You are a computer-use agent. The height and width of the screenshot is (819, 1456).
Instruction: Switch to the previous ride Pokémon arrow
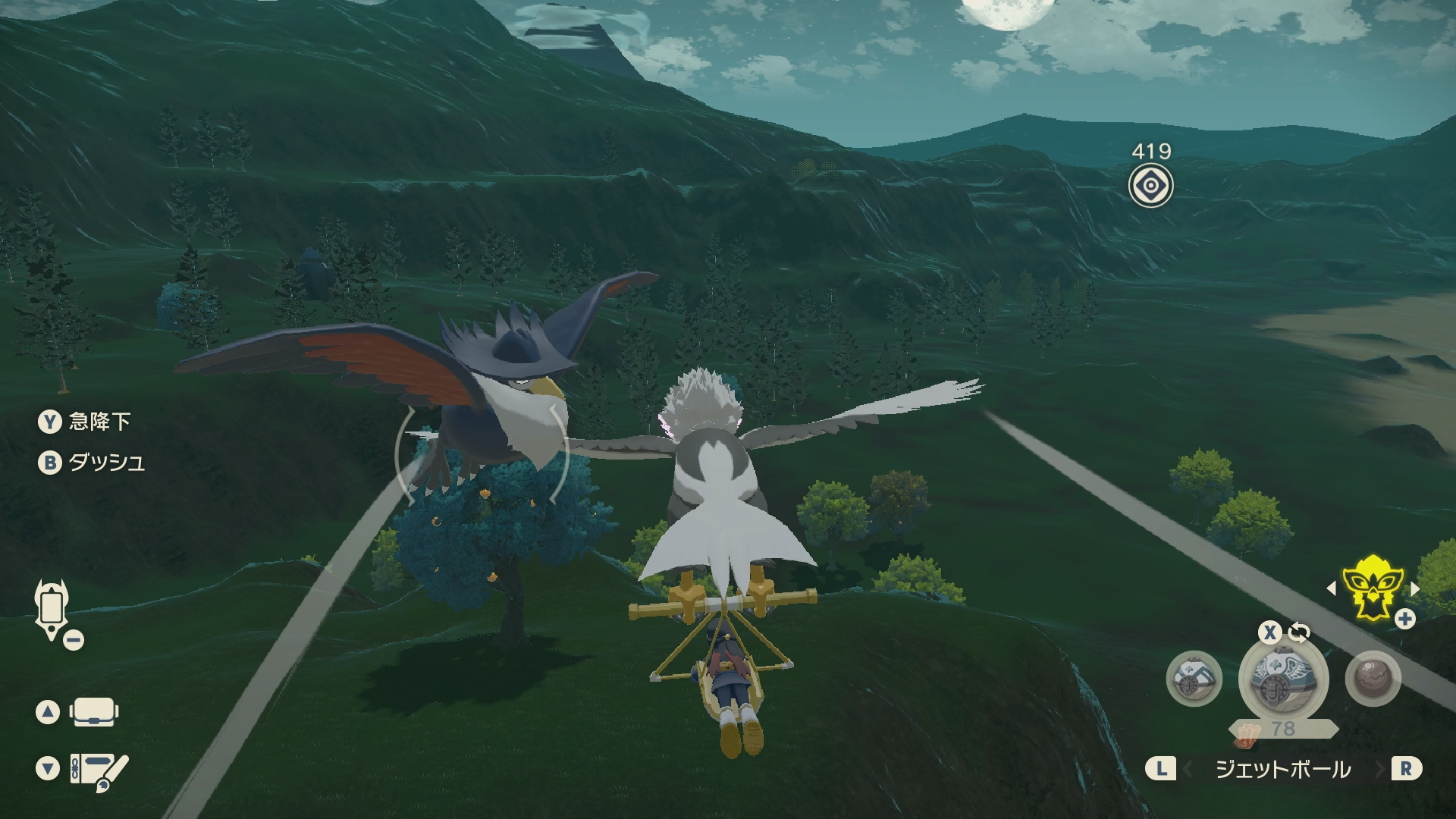pos(1331,588)
